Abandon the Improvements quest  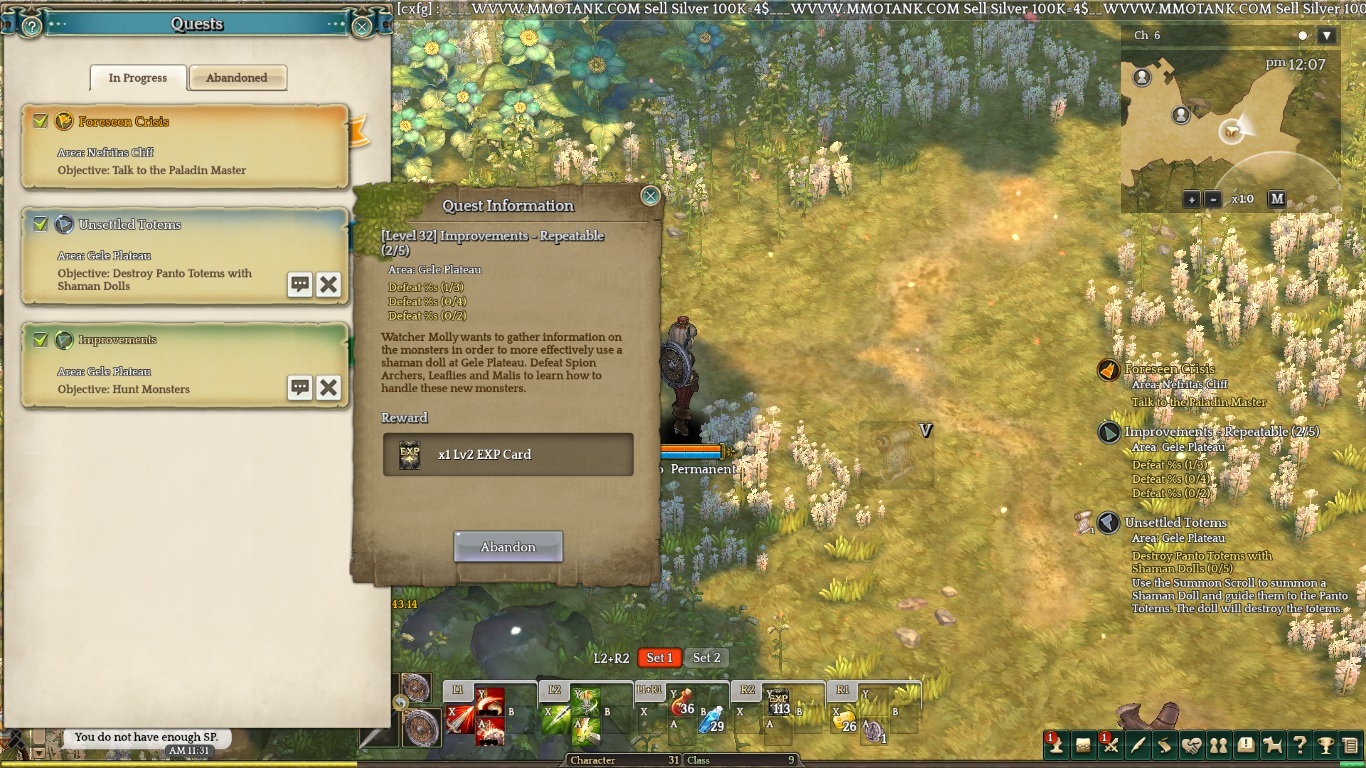click(508, 547)
